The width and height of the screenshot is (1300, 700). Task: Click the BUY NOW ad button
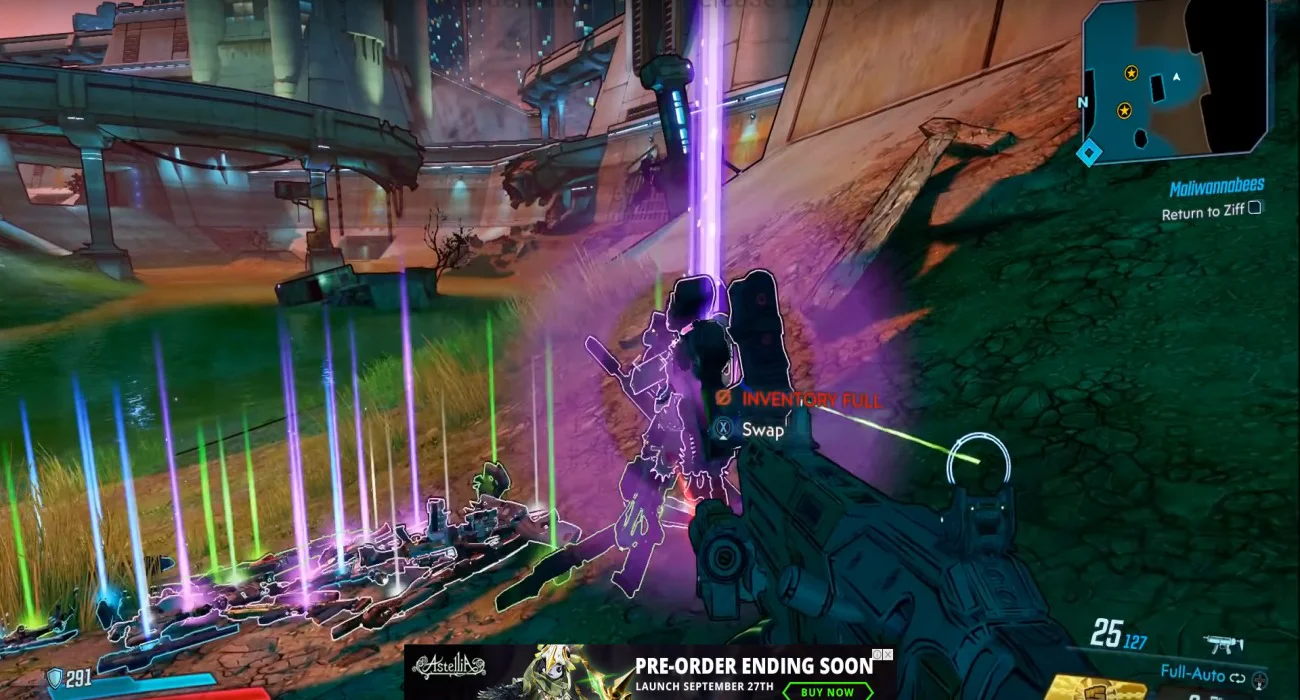click(826, 691)
